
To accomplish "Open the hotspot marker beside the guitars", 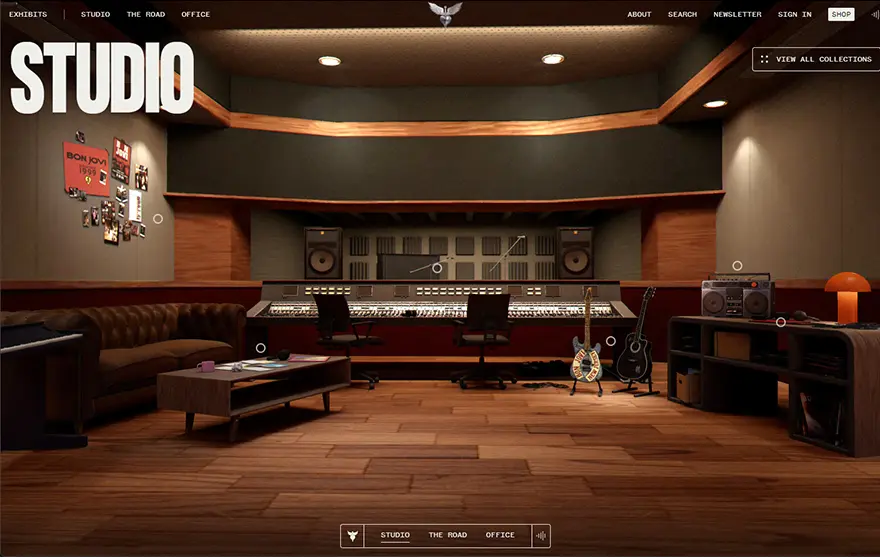I will tap(611, 341).
